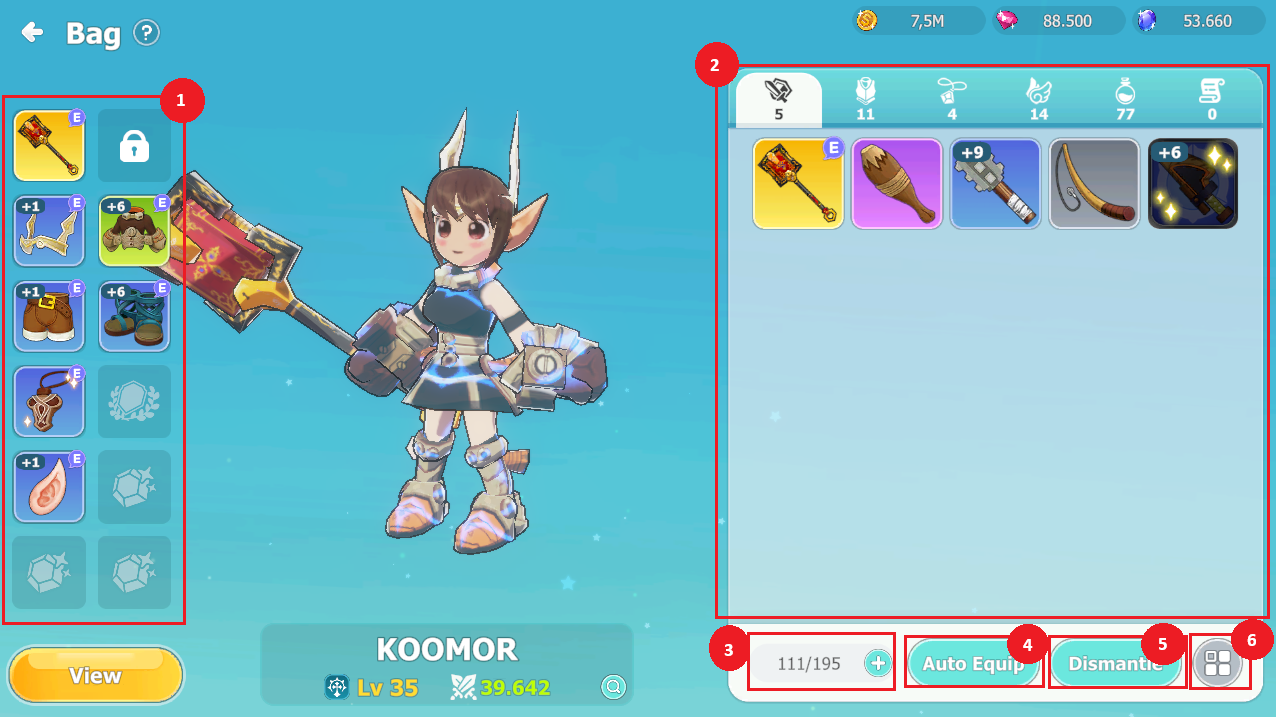Select the curved bow item
This screenshot has width=1276, height=717.
point(1094,184)
